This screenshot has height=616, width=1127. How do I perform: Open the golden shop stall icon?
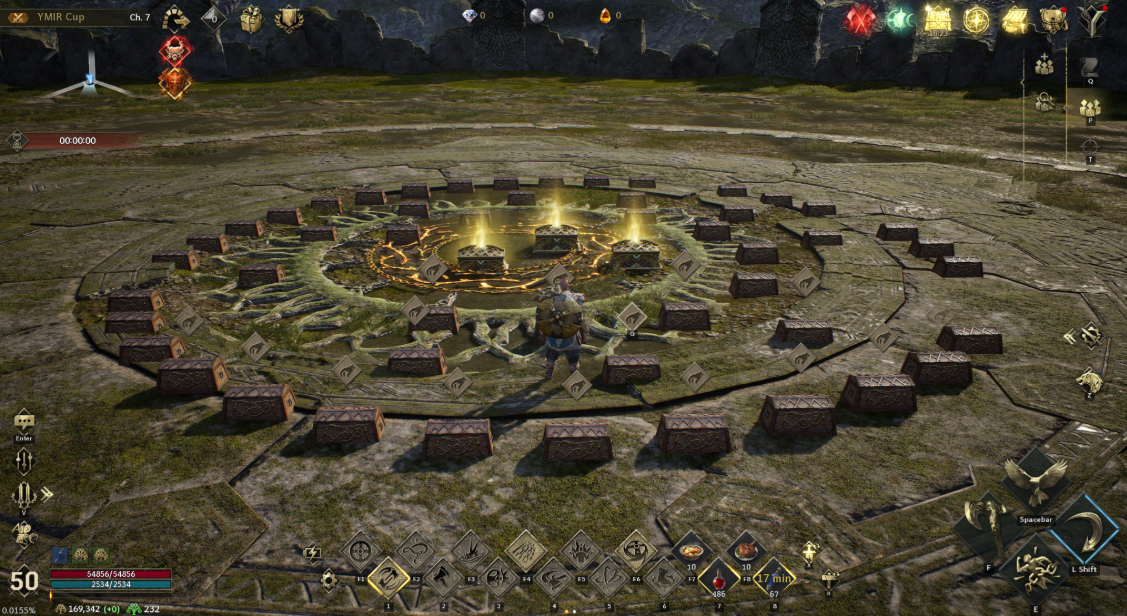[1015, 19]
